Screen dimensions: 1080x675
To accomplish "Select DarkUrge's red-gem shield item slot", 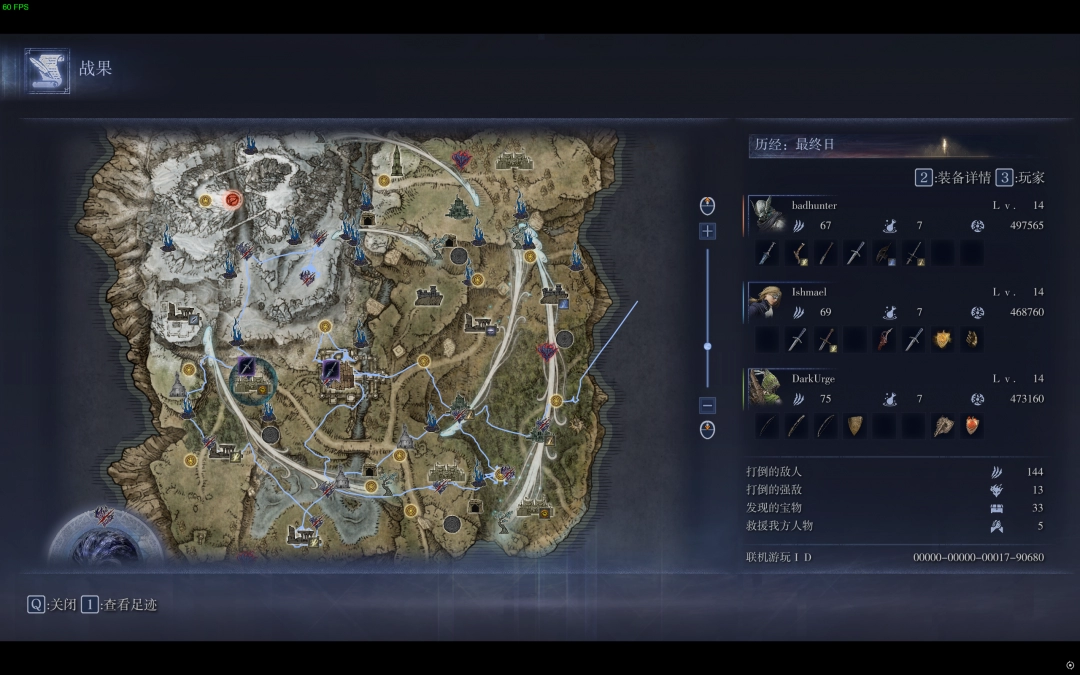I will tap(971, 427).
